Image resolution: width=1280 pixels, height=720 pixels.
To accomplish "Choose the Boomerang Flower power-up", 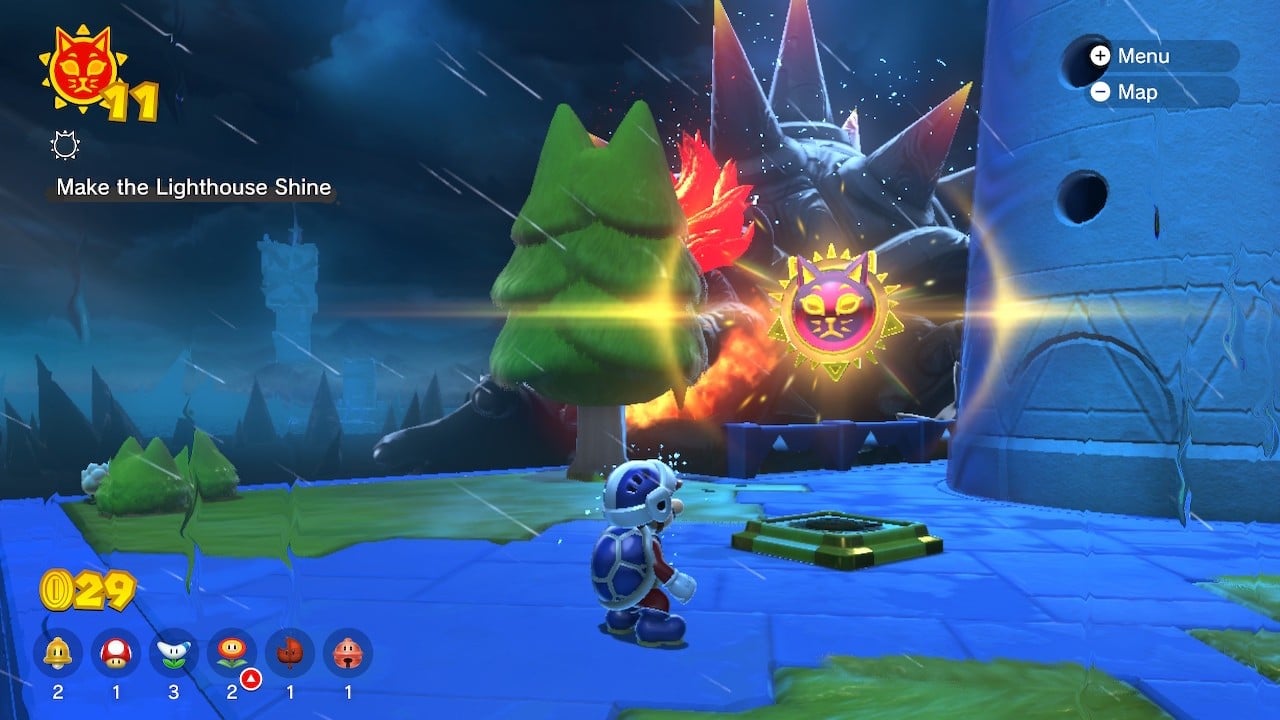I will (x=174, y=654).
